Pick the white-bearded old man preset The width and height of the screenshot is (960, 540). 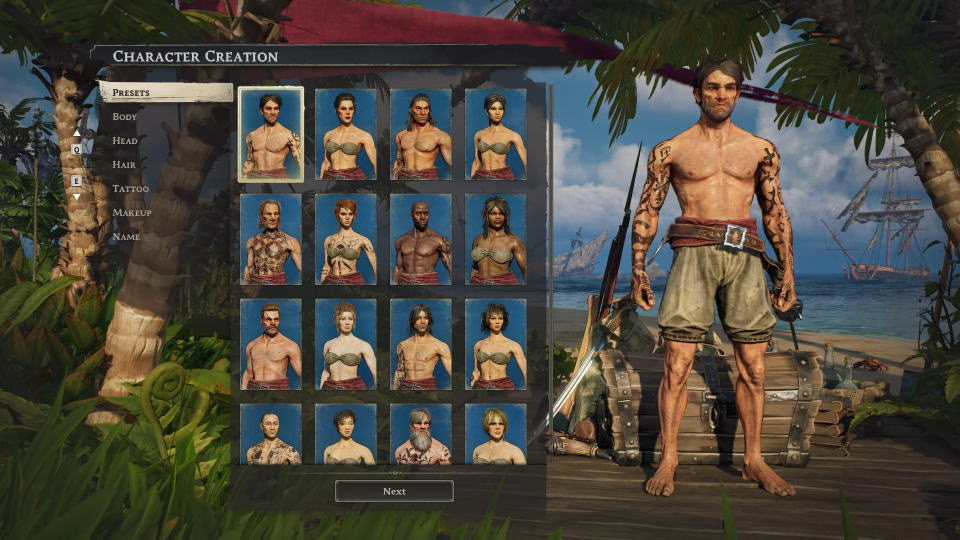point(421,435)
